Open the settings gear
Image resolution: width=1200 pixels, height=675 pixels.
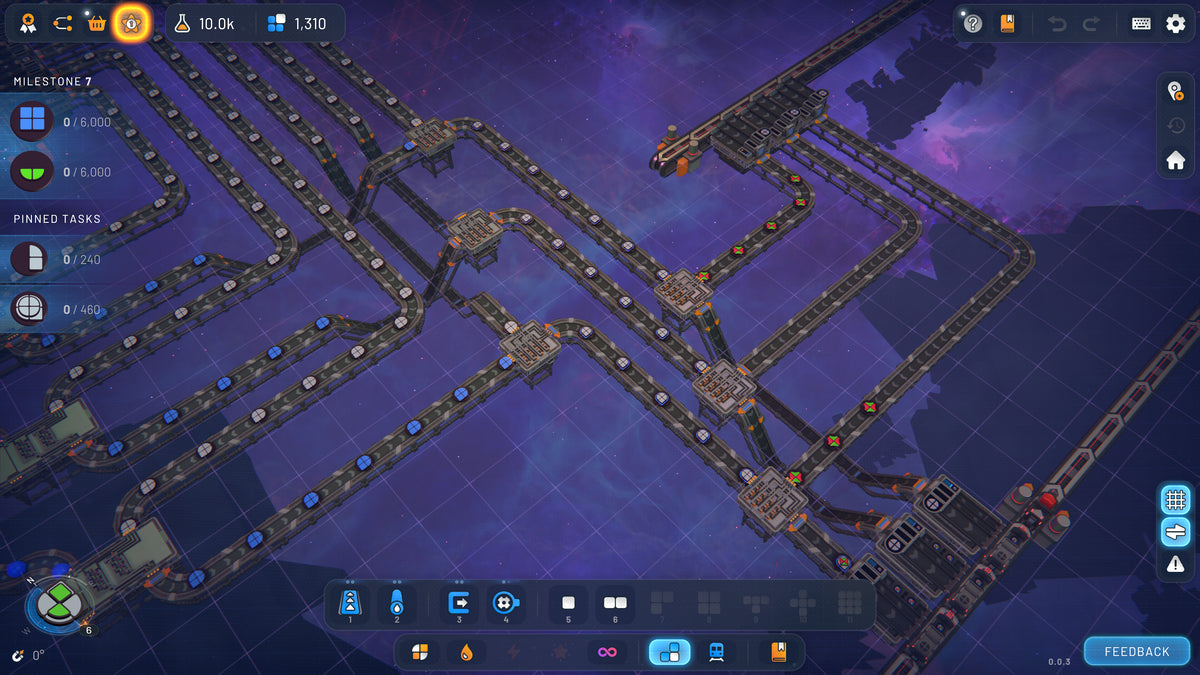[1176, 24]
